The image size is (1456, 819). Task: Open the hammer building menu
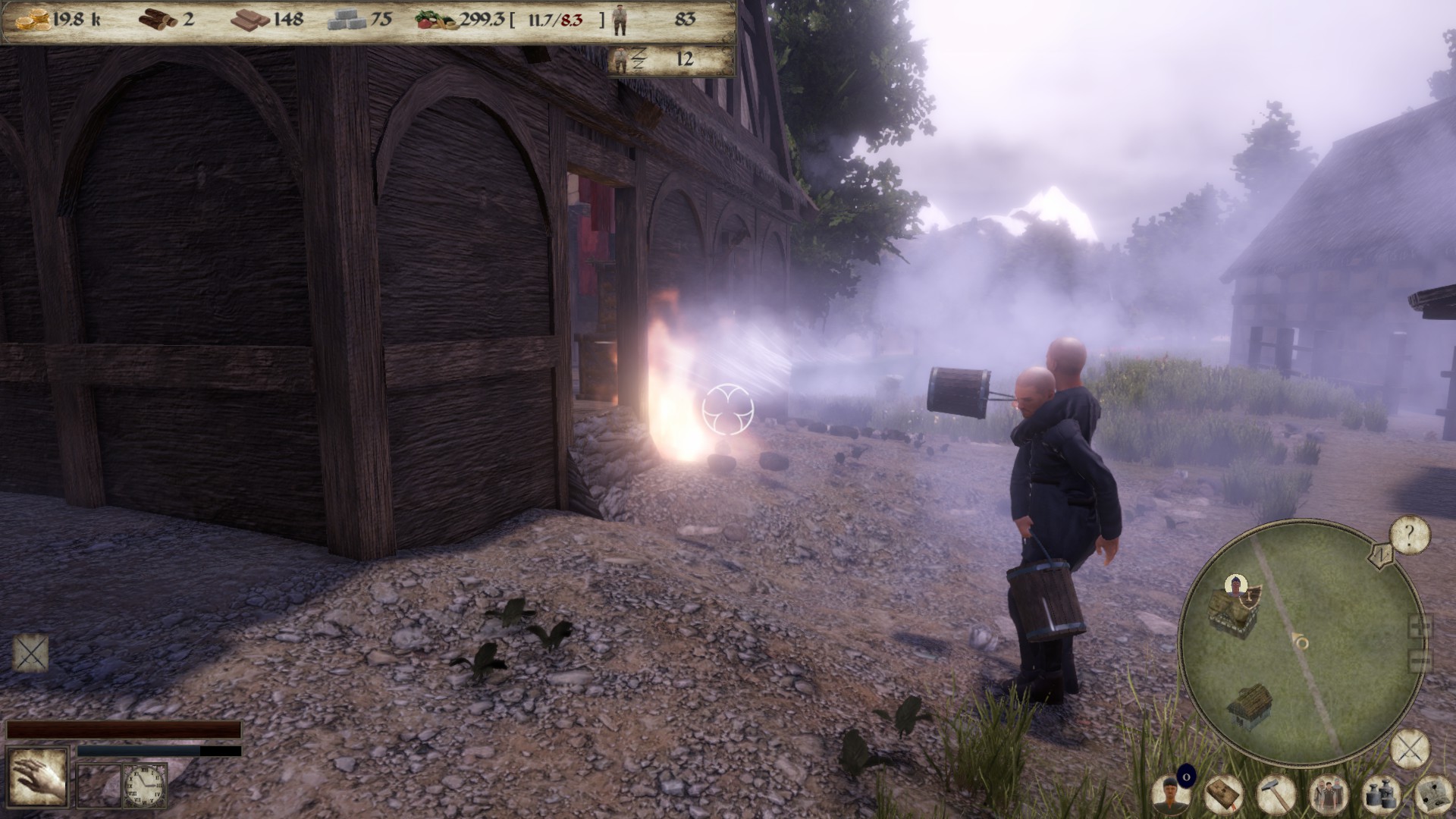pos(1276,794)
